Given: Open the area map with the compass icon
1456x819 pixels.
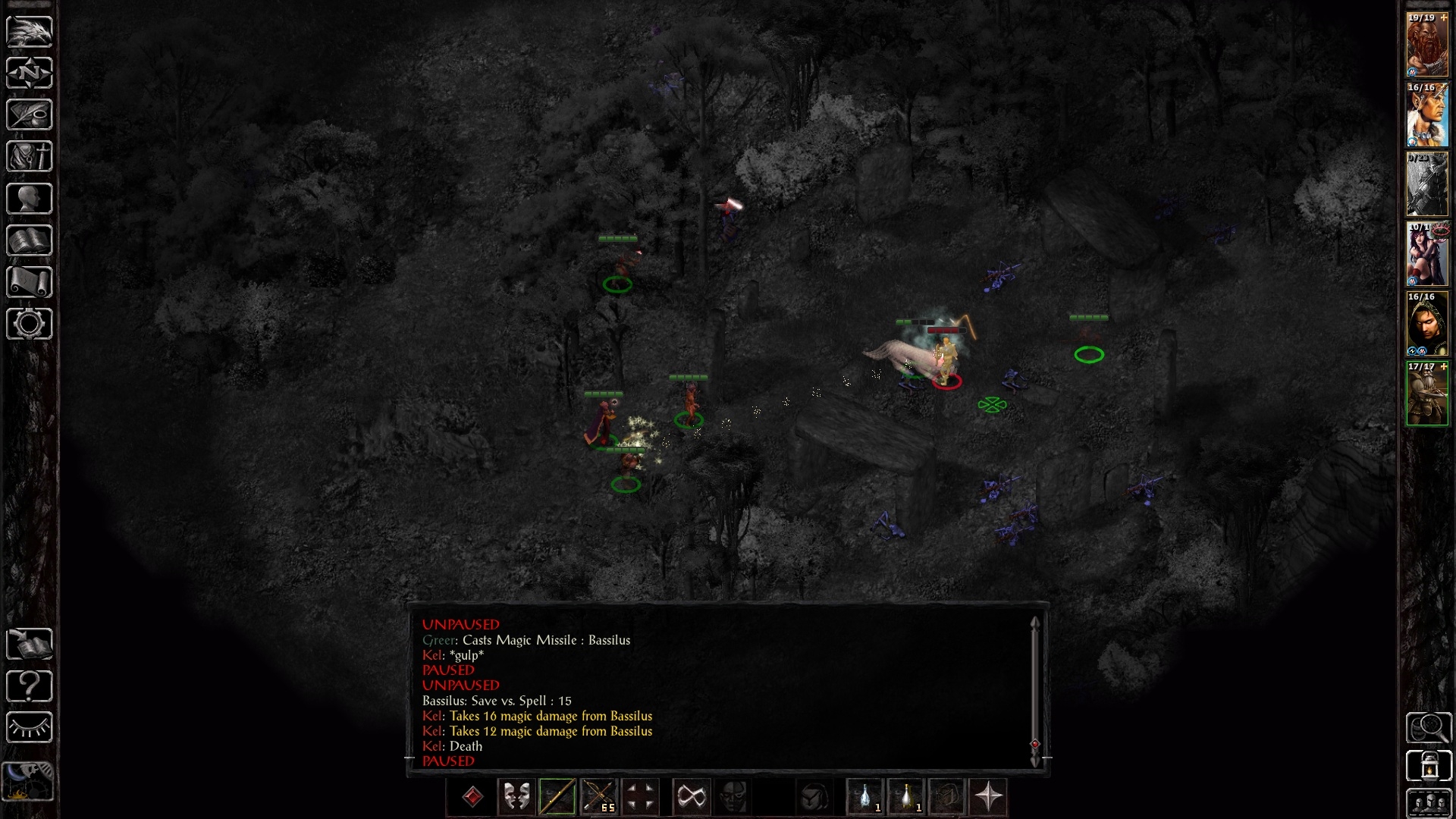Looking at the screenshot, I should click(x=30, y=74).
